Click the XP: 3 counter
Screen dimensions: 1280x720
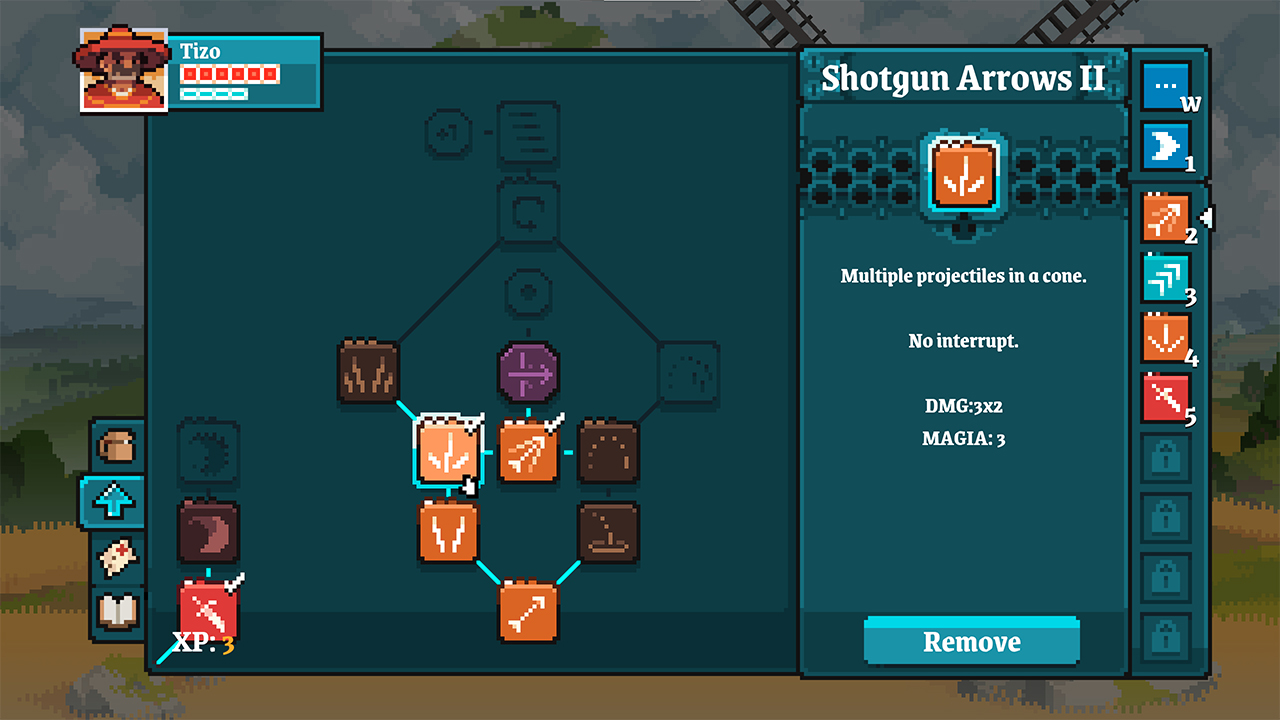[204, 645]
